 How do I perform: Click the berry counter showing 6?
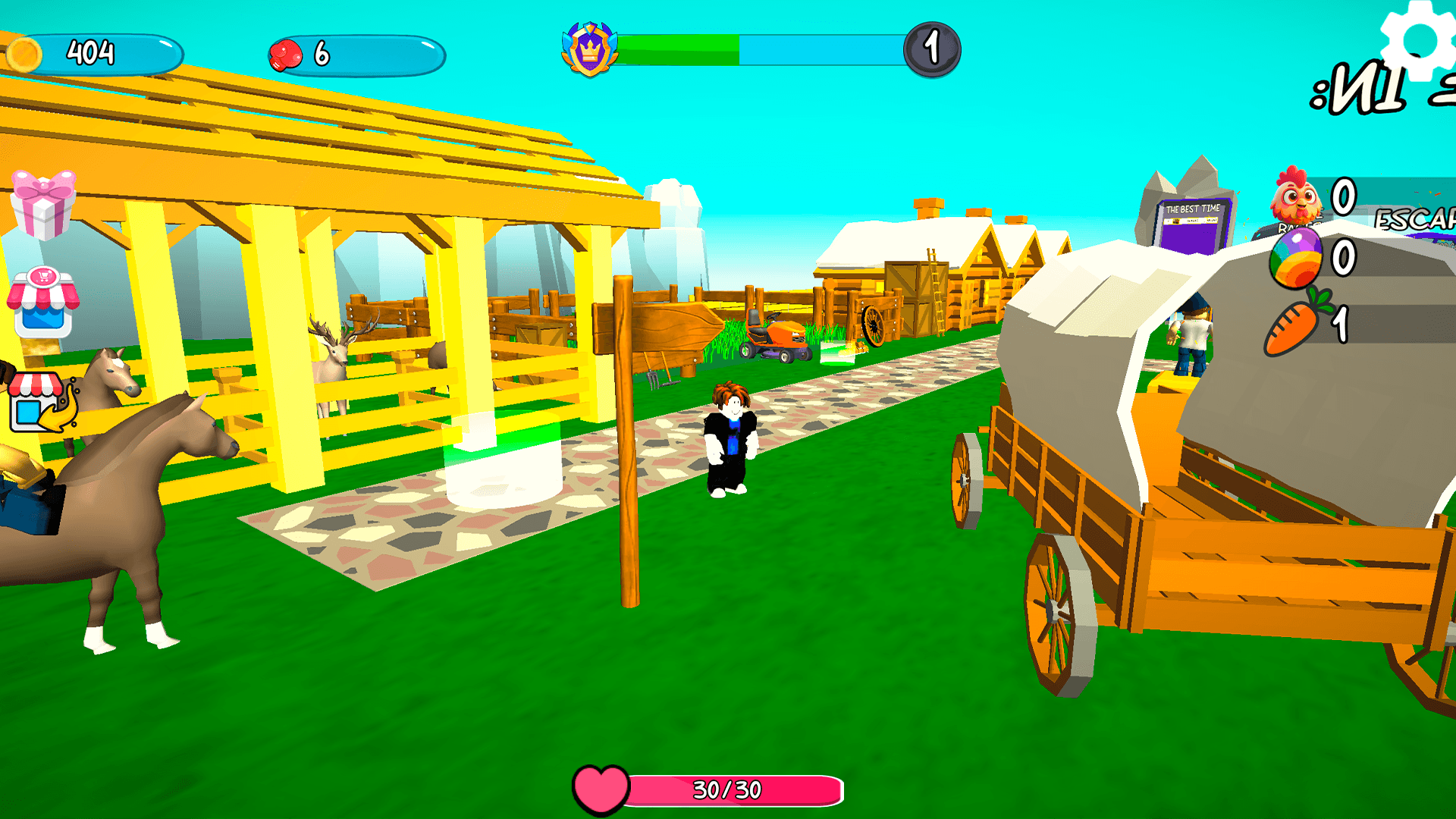click(322, 53)
